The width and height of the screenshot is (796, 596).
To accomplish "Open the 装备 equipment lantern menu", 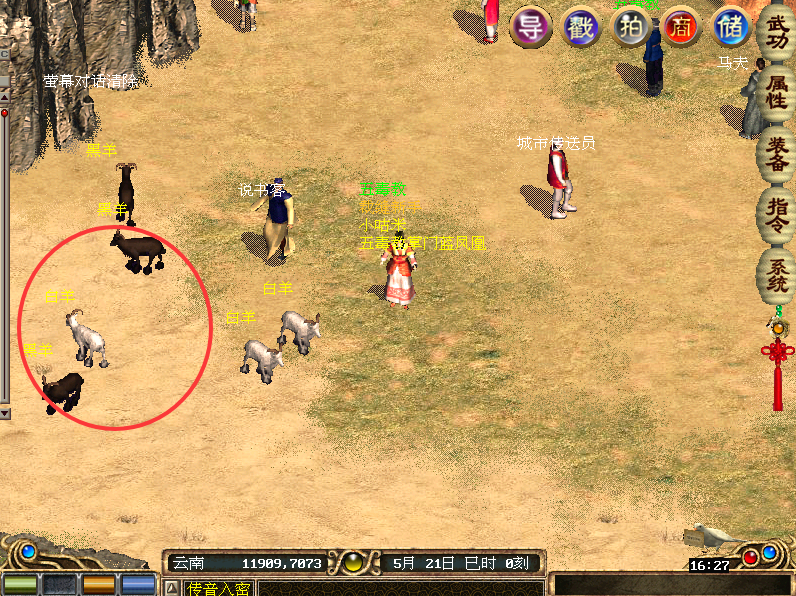I will point(777,154).
